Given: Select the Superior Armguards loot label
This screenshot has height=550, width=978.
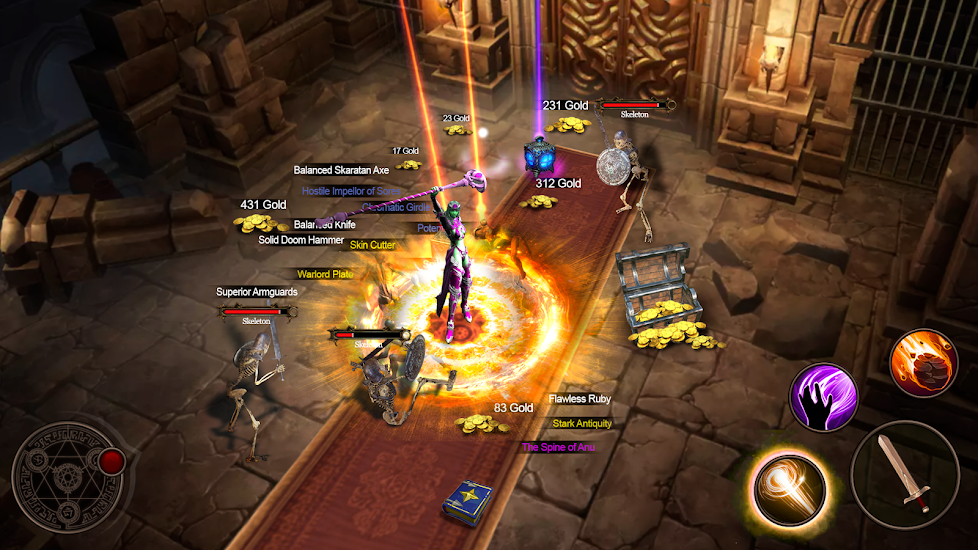Looking at the screenshot, I should [257, 292].
